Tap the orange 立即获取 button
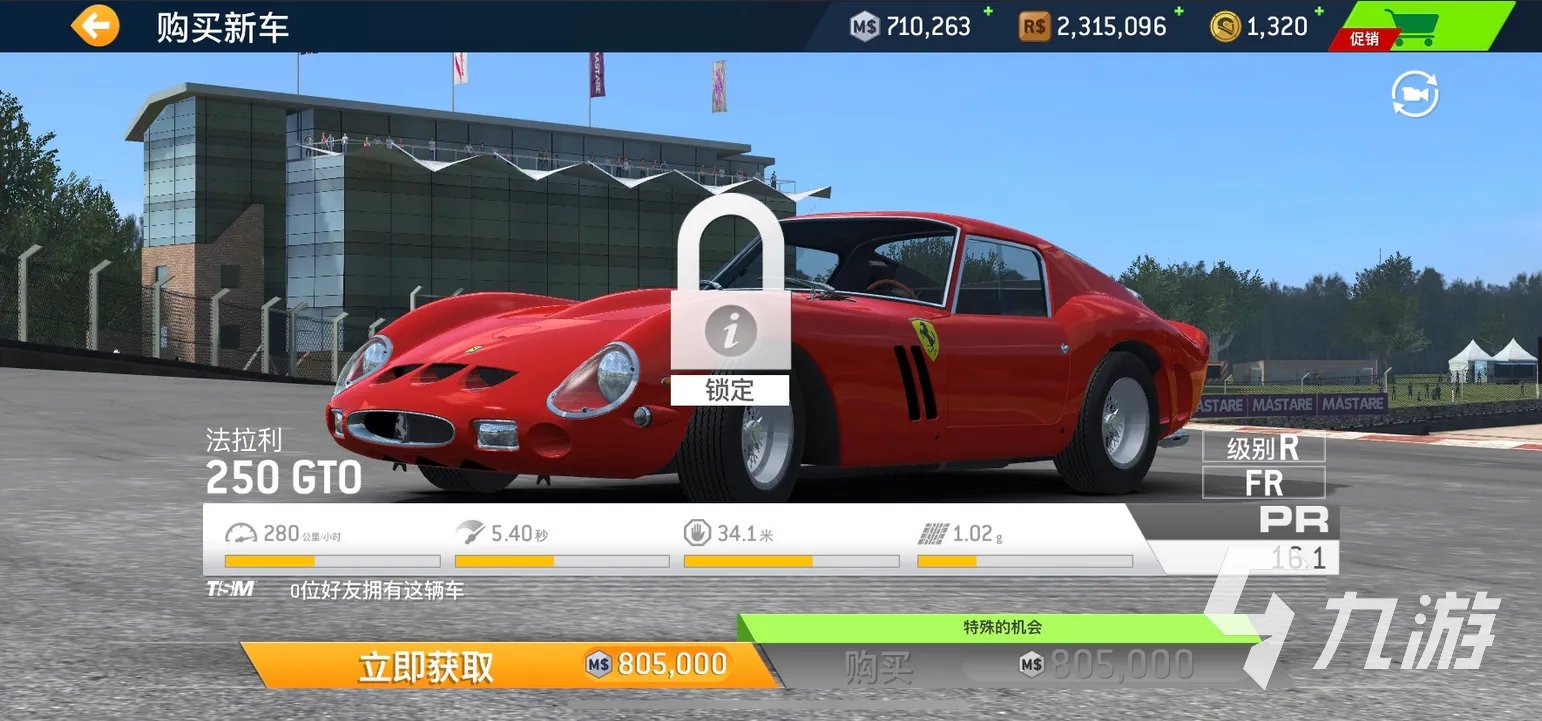Screen dimensions: 1542x721 [510, 666]
